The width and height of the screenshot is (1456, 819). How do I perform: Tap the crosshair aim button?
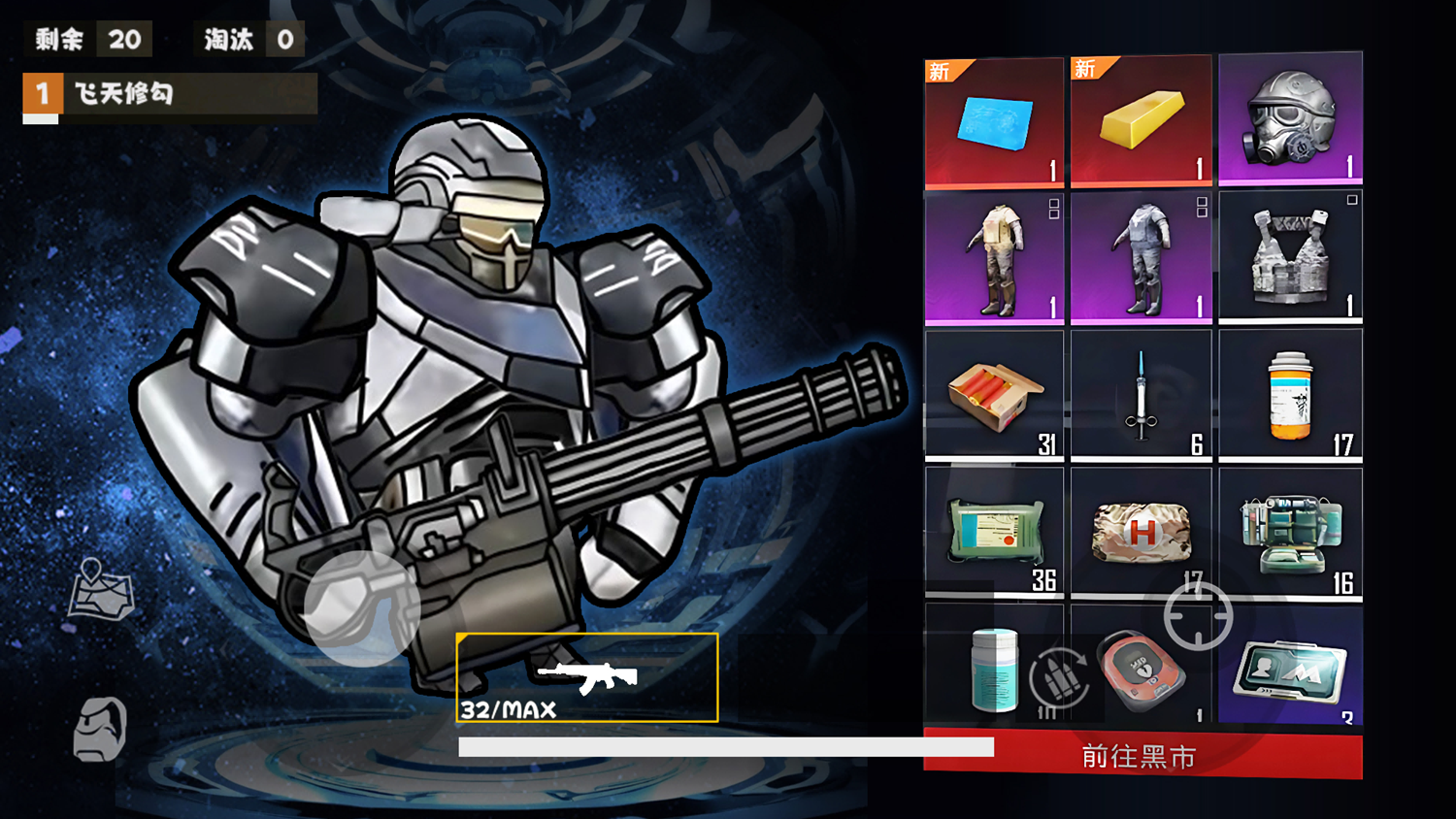pos(1199,616)
